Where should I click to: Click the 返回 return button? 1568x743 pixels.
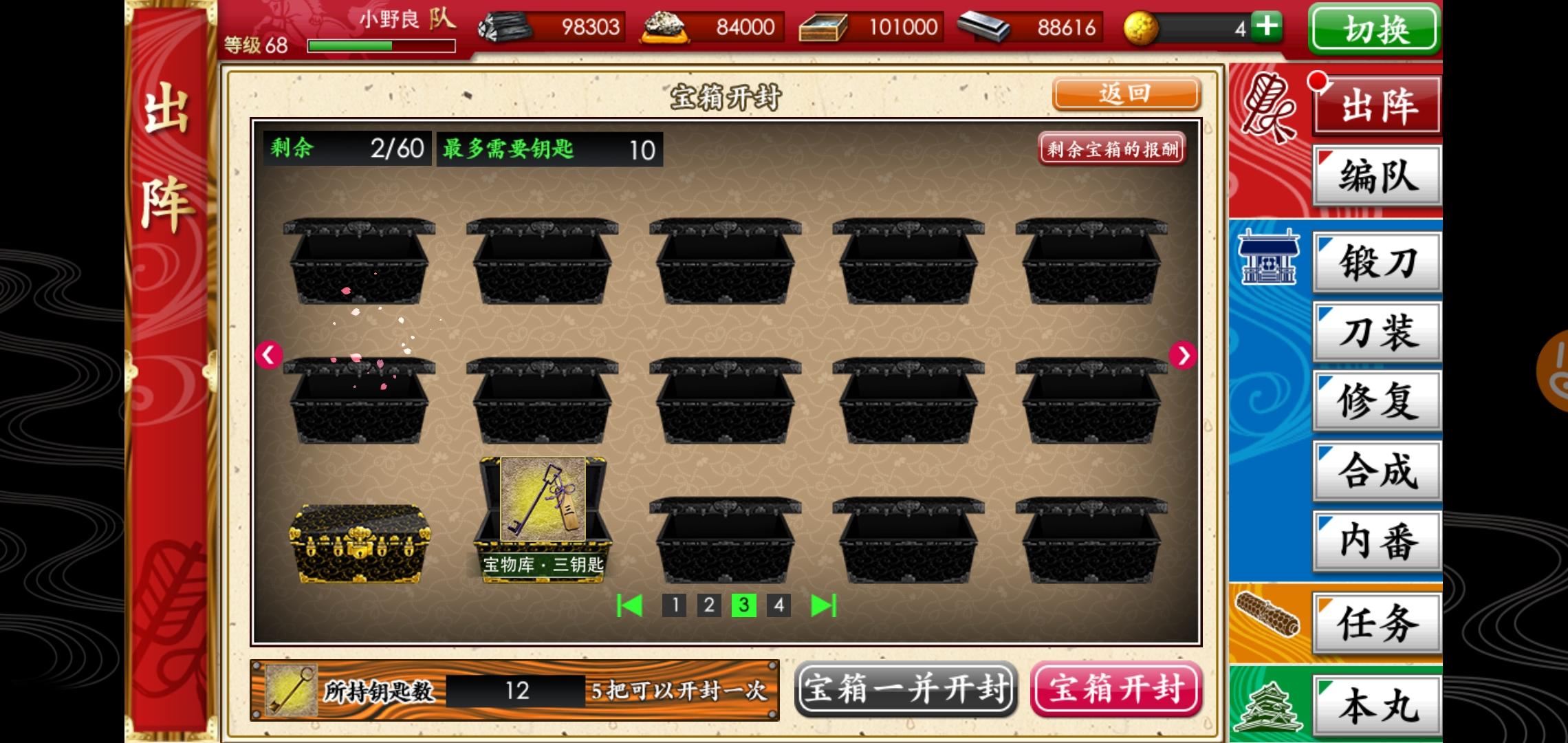point(1126,94)
